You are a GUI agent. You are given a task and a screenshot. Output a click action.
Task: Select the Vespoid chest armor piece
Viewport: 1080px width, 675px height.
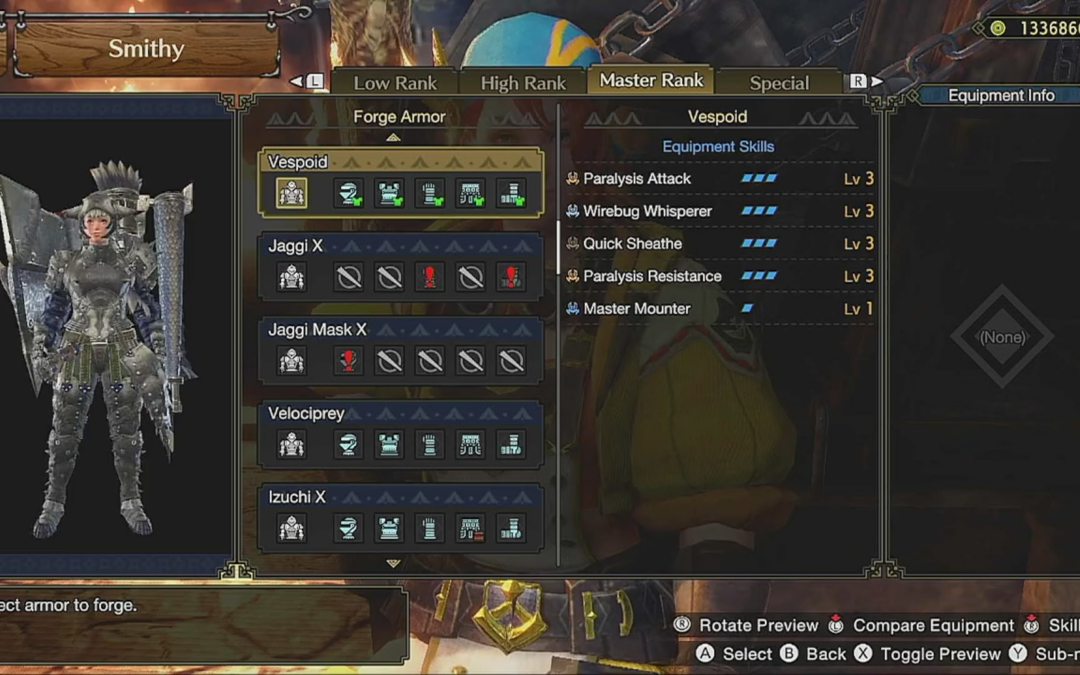[390, 193]
